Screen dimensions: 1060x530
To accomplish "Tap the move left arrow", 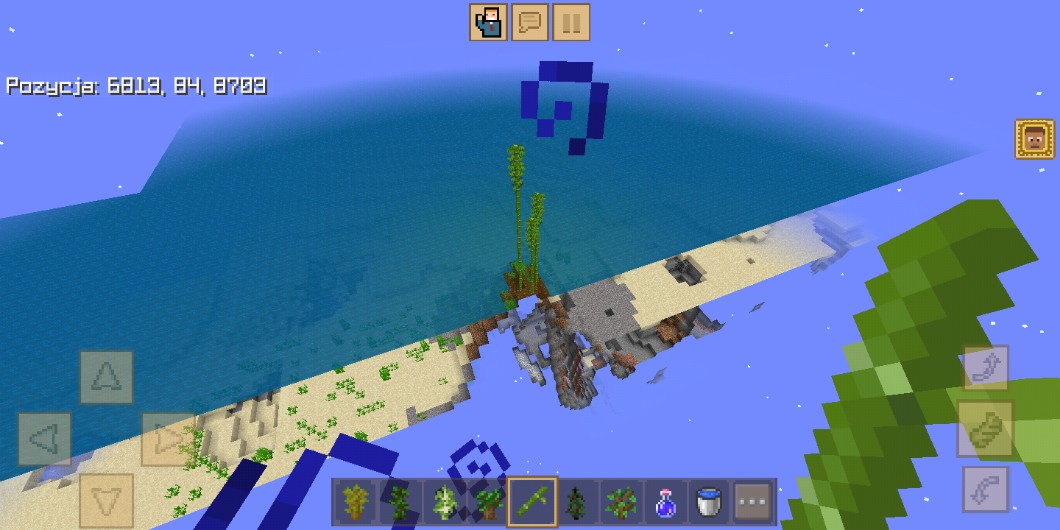I will pyautogui.click(x=45, y=439).
